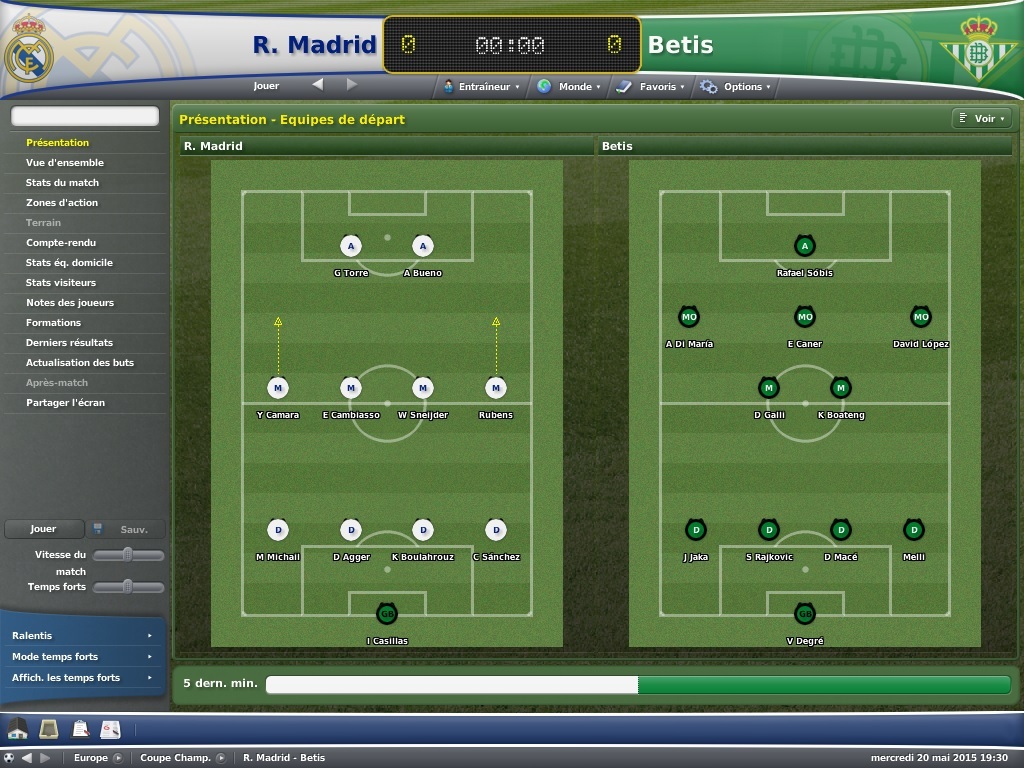Viewport: 1024px width, 768px height.
Task: Open Zones d'action view
Action: tap(62, 203)
